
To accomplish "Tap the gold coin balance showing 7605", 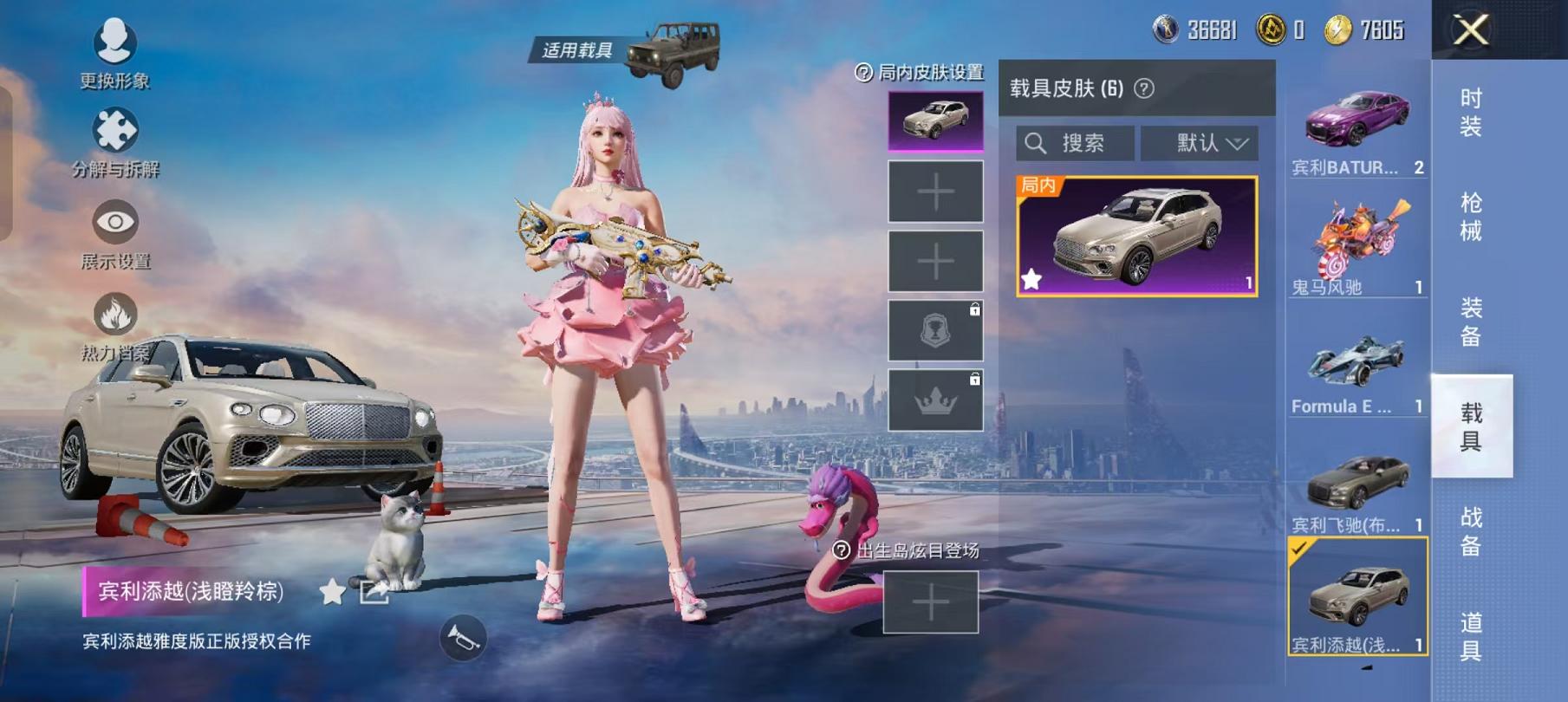I will [1340, 29].
